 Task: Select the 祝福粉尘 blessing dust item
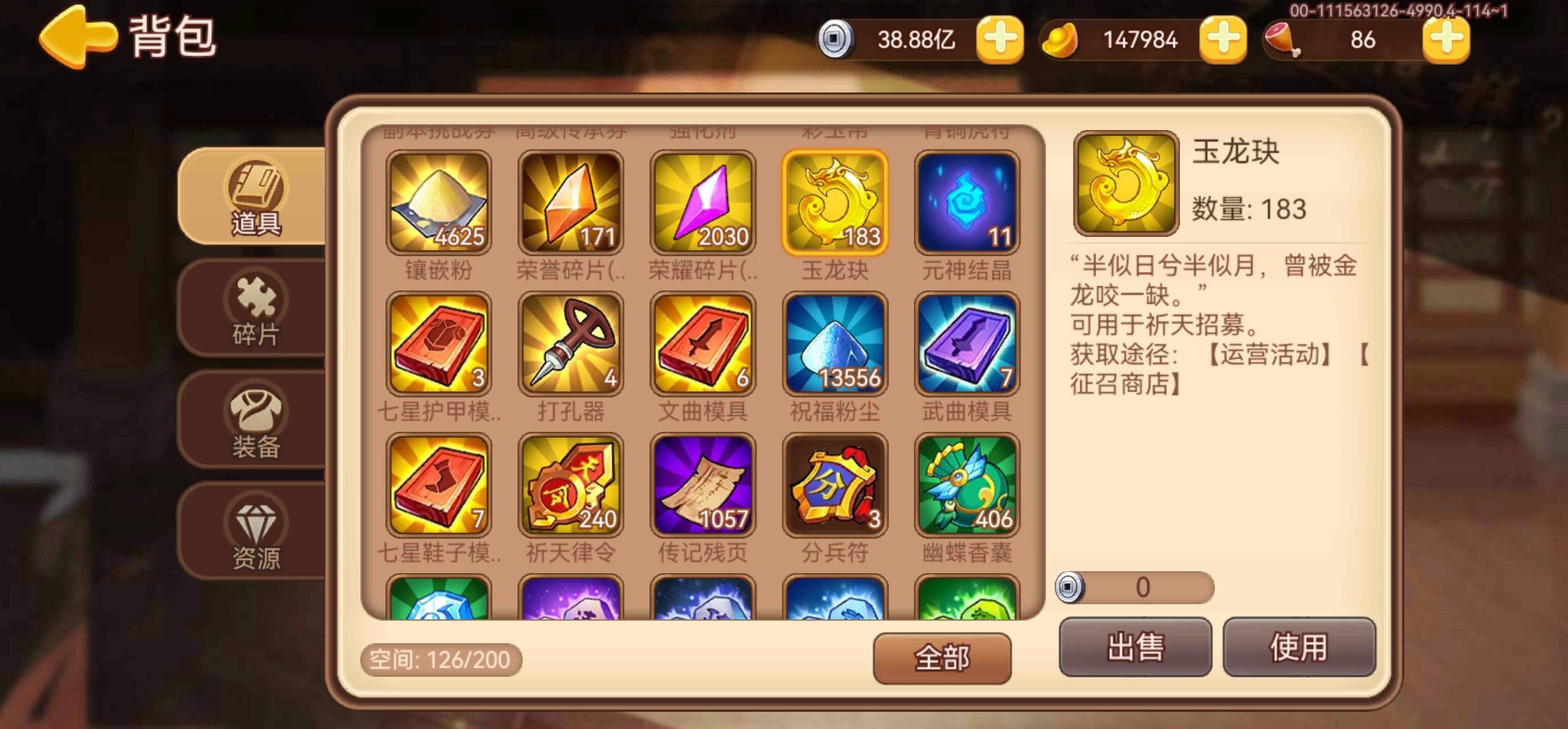point(834,343)
